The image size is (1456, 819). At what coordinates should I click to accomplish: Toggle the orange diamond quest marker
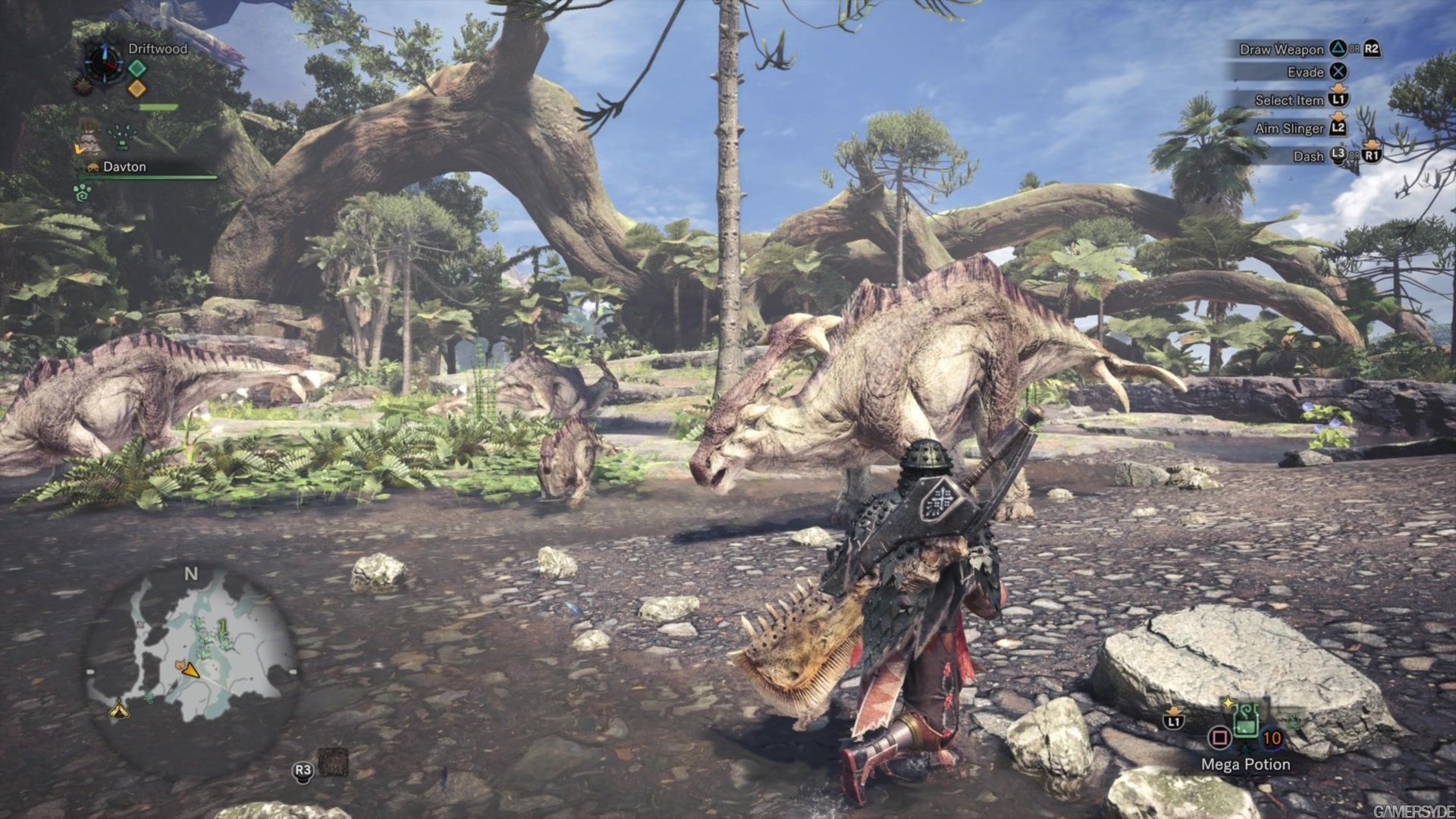click(x=136, y=88)
